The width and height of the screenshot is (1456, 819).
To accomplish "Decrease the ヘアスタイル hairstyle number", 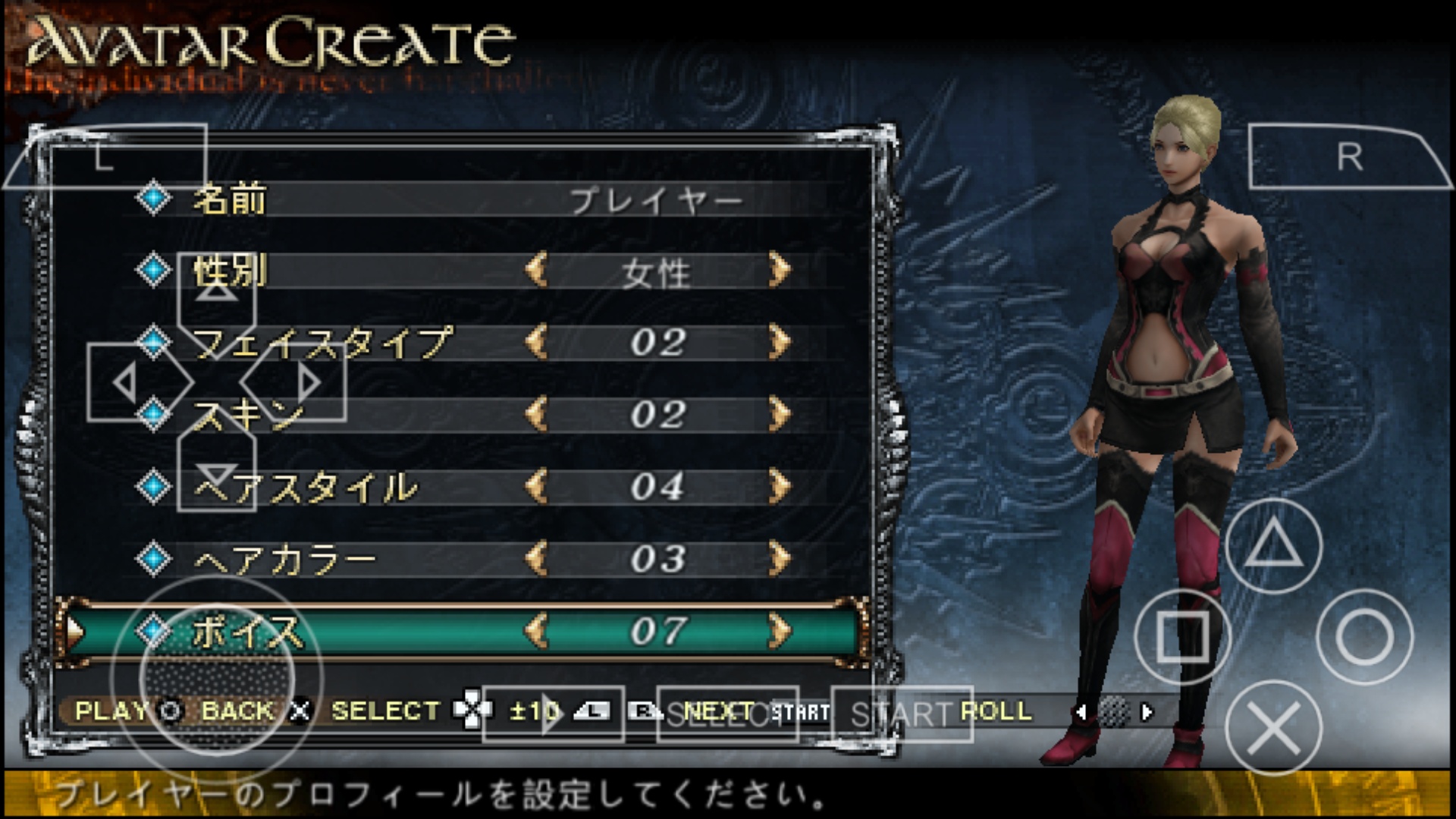I will [x=536, y=487].
